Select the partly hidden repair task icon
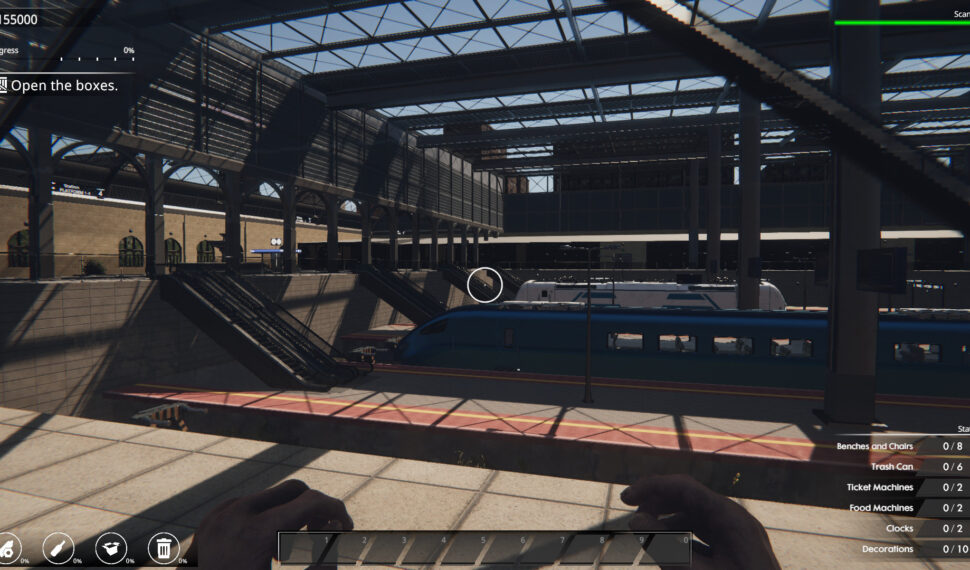Image resolution: width=970 pixels, height=570 pixels. click(x=8, y=547)
